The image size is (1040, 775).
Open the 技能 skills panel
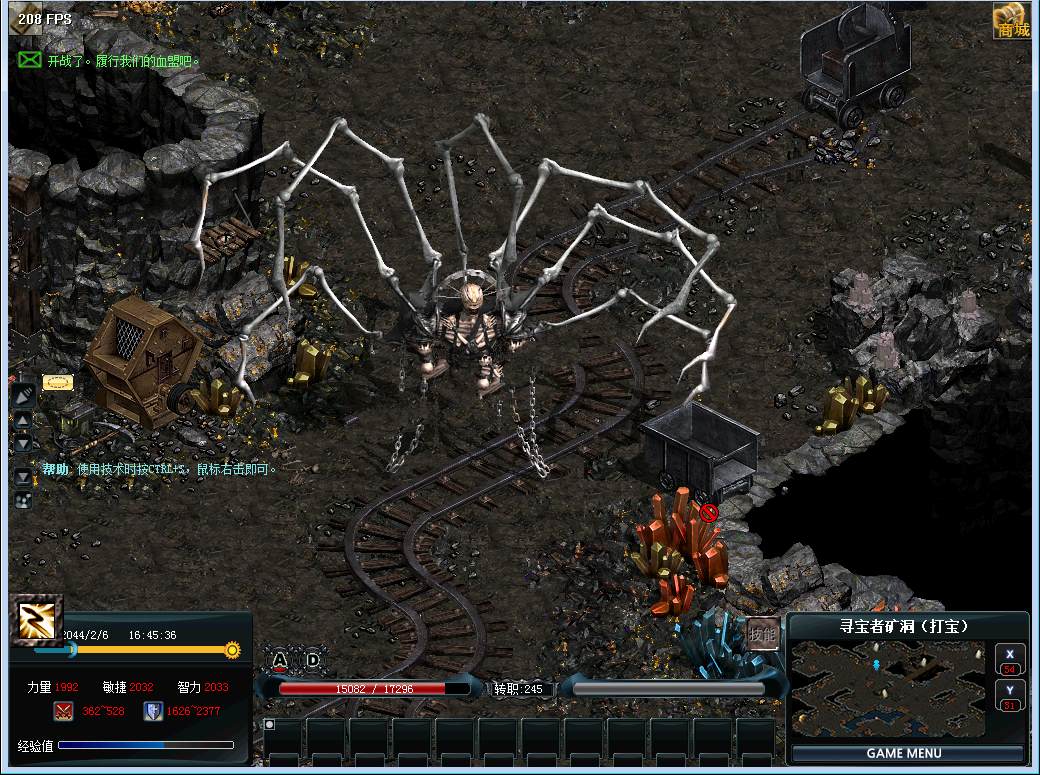(762, 634)
